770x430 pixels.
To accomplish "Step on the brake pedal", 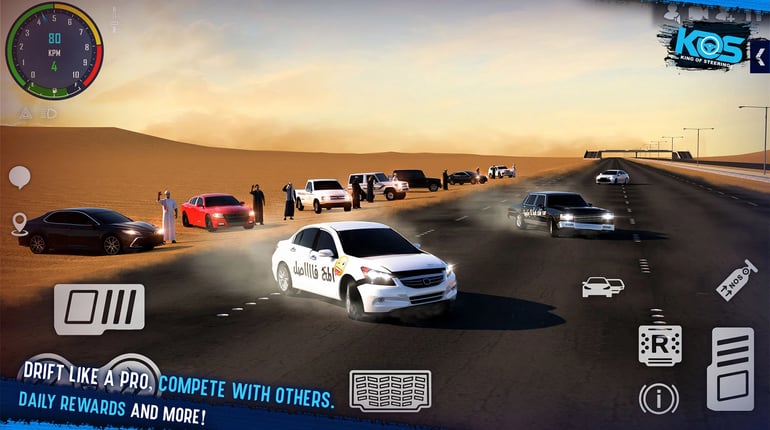I will pyautogui.click(x=99, y=309).
